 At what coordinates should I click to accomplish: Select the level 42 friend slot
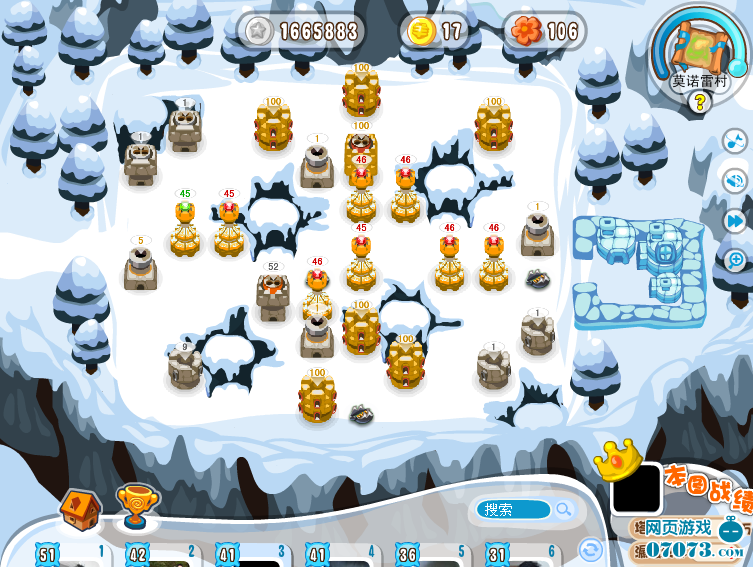click(160, 556)
